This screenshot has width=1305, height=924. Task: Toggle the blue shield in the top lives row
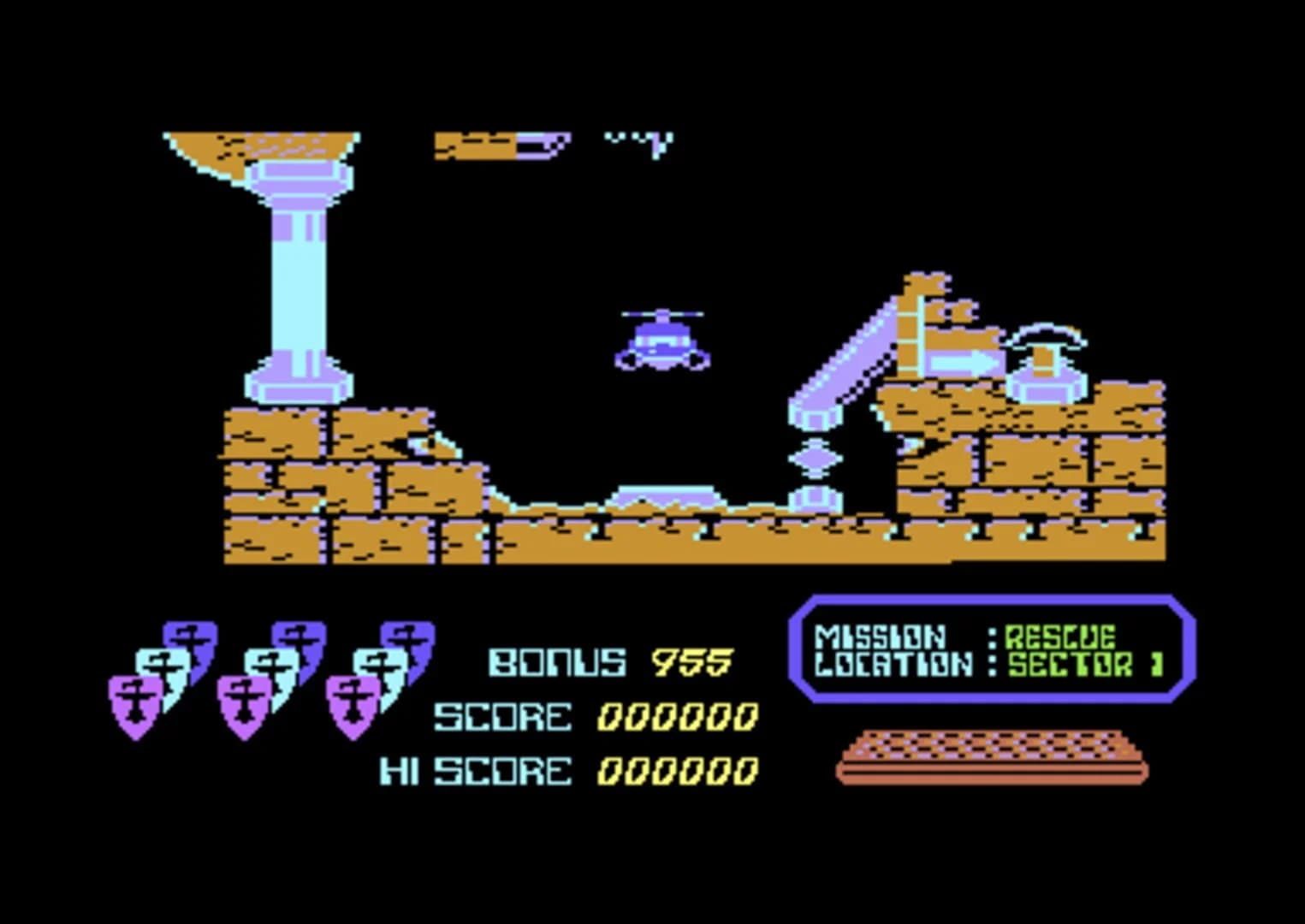coord(190,637)
